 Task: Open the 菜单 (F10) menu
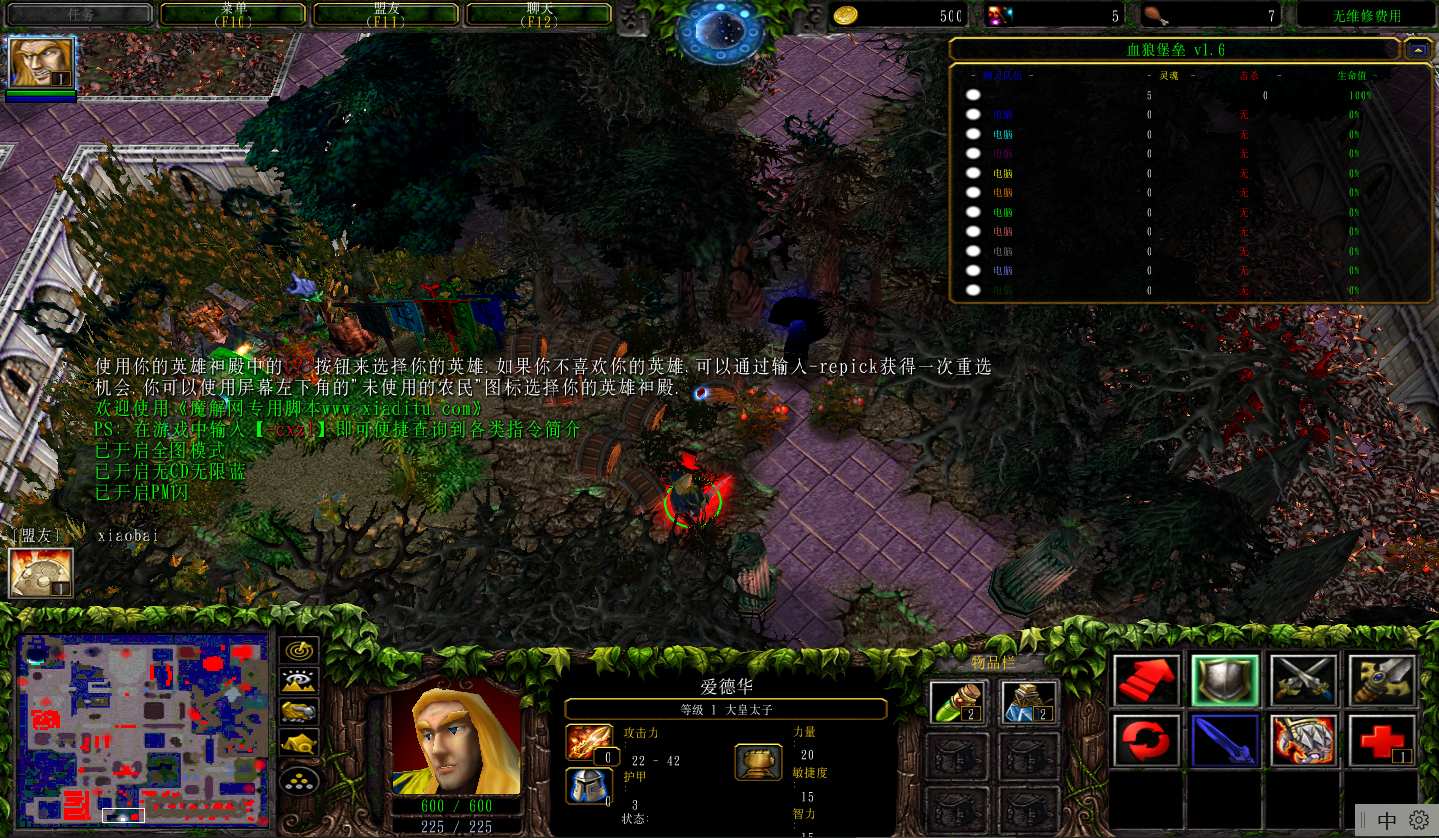click(x=232, y=15)
